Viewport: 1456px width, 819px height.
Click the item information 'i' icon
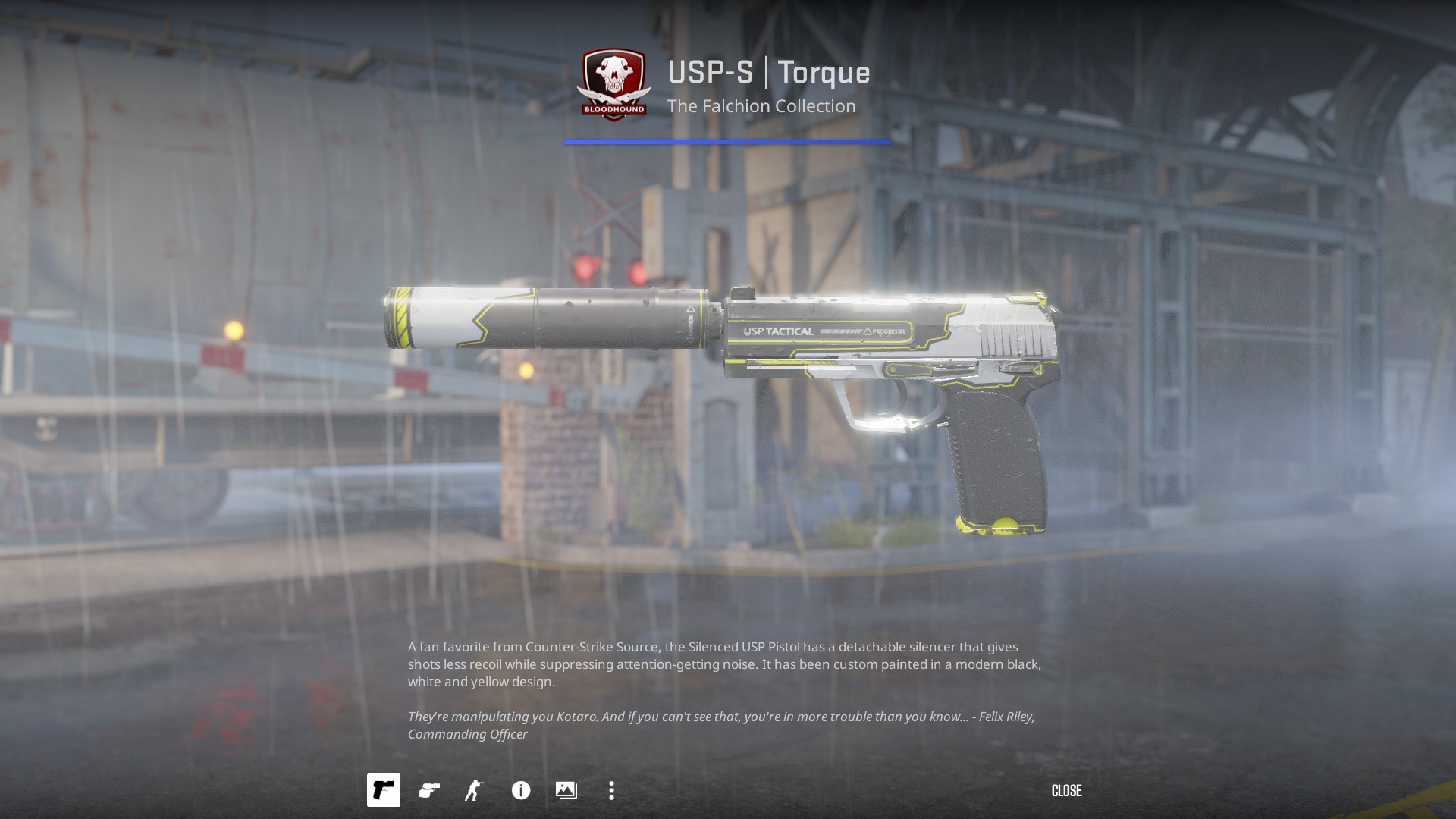click(520, 790)
